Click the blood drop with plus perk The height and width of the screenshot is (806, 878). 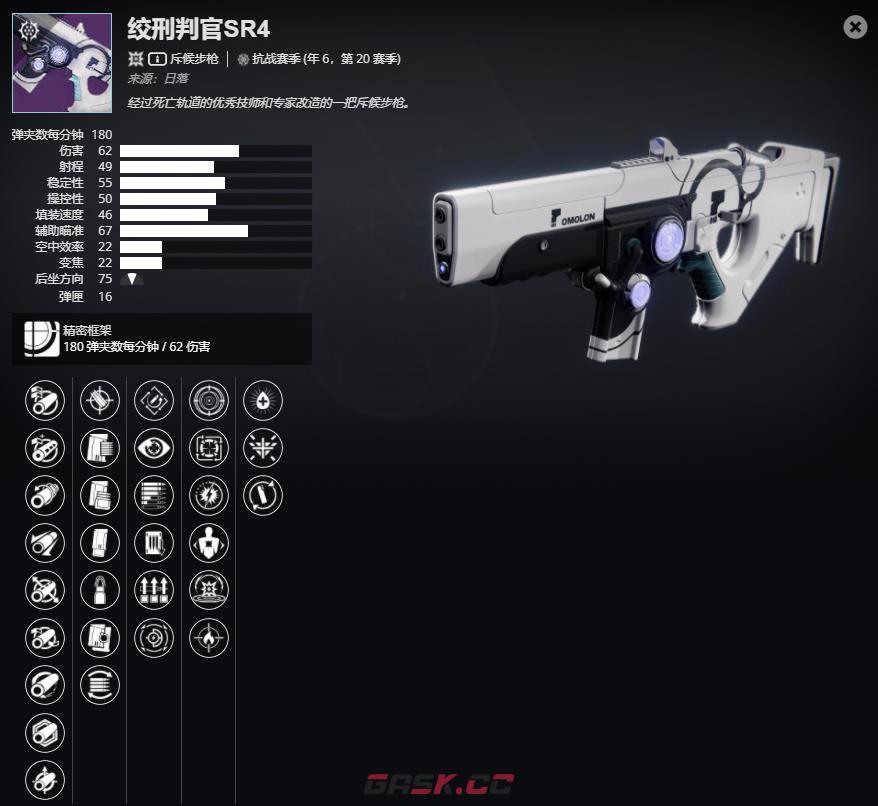(263, 401)
